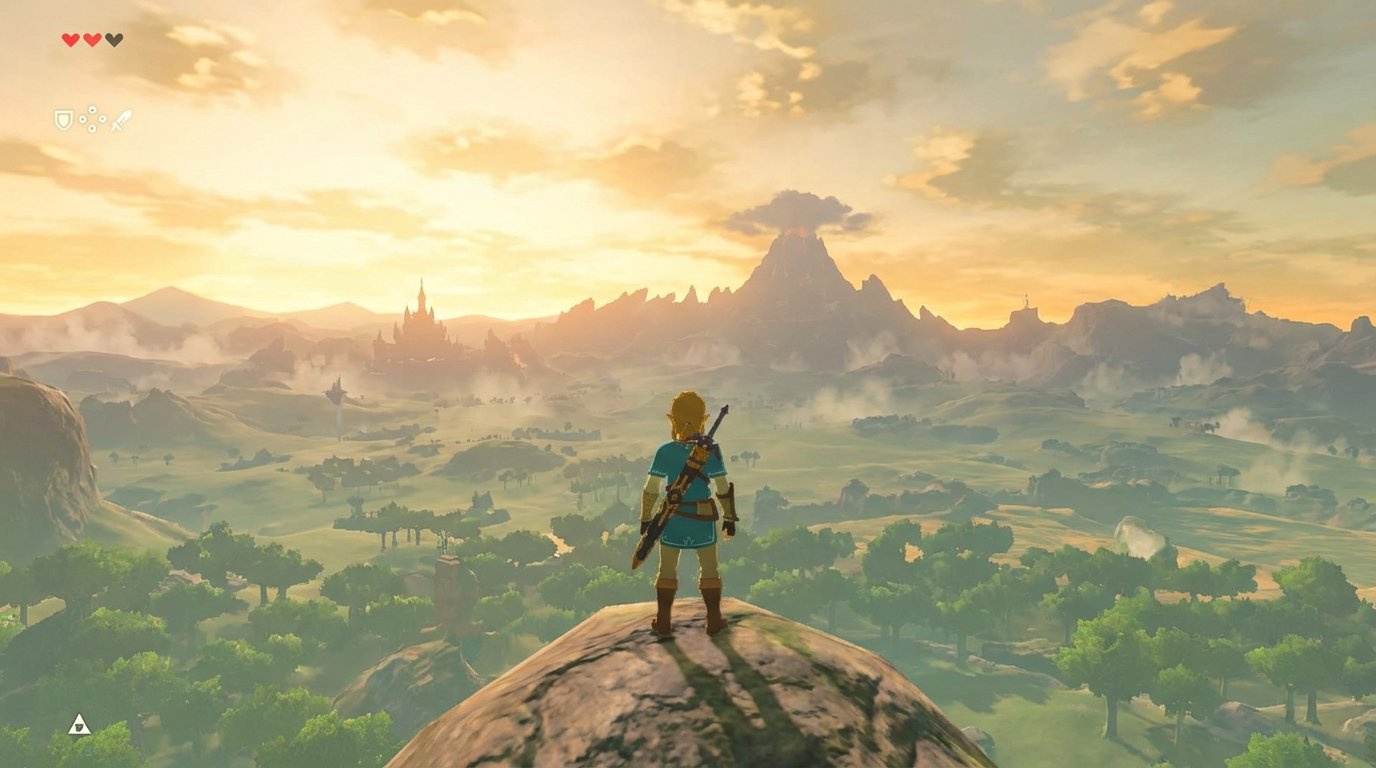Click the right dot of the D-pad icon
This screenshot has width=1376, height=768.
click(x=102, y=119)
